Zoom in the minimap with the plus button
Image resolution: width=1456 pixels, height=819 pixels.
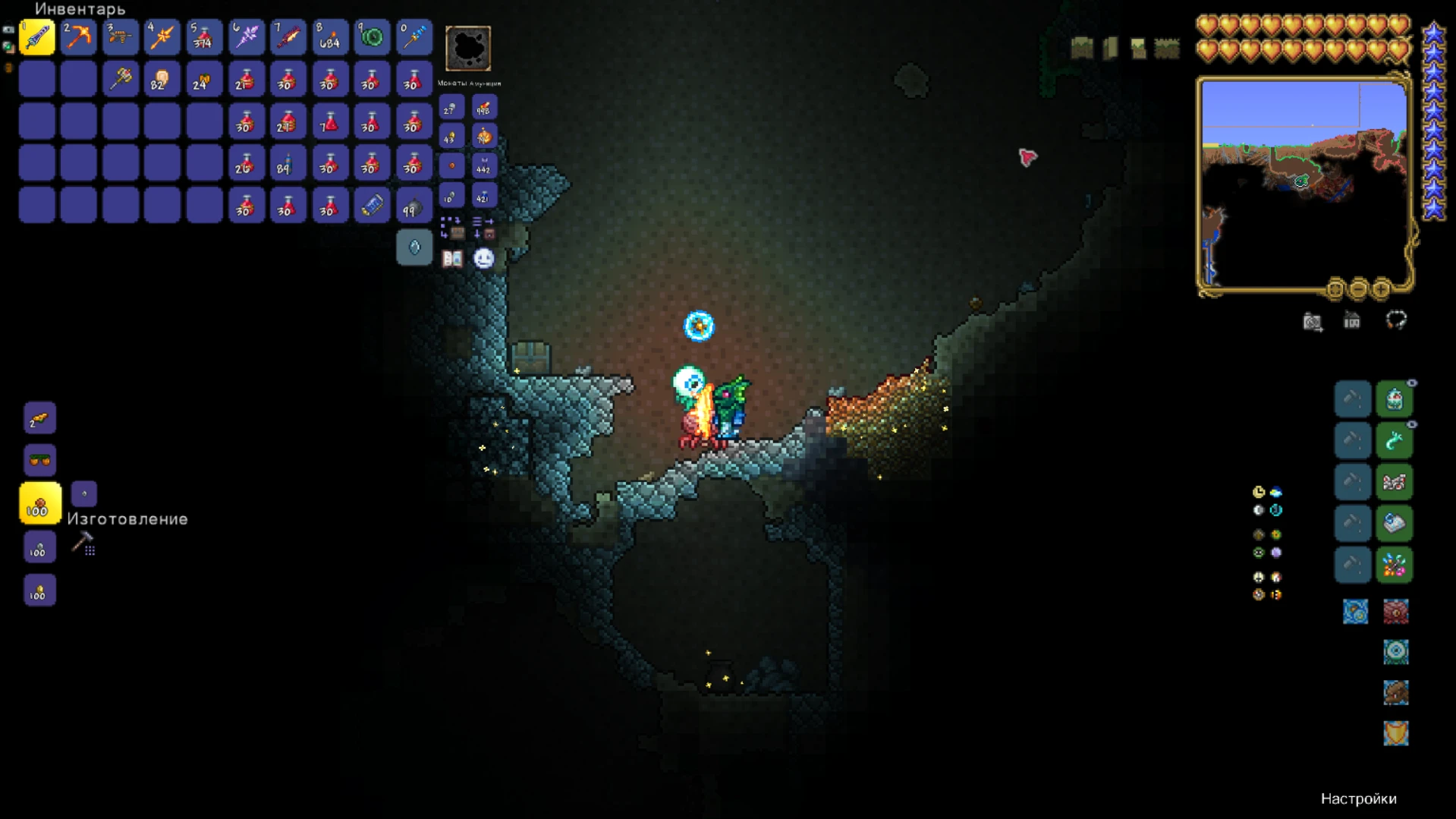pyautogui.click(x=1381, y=289)
